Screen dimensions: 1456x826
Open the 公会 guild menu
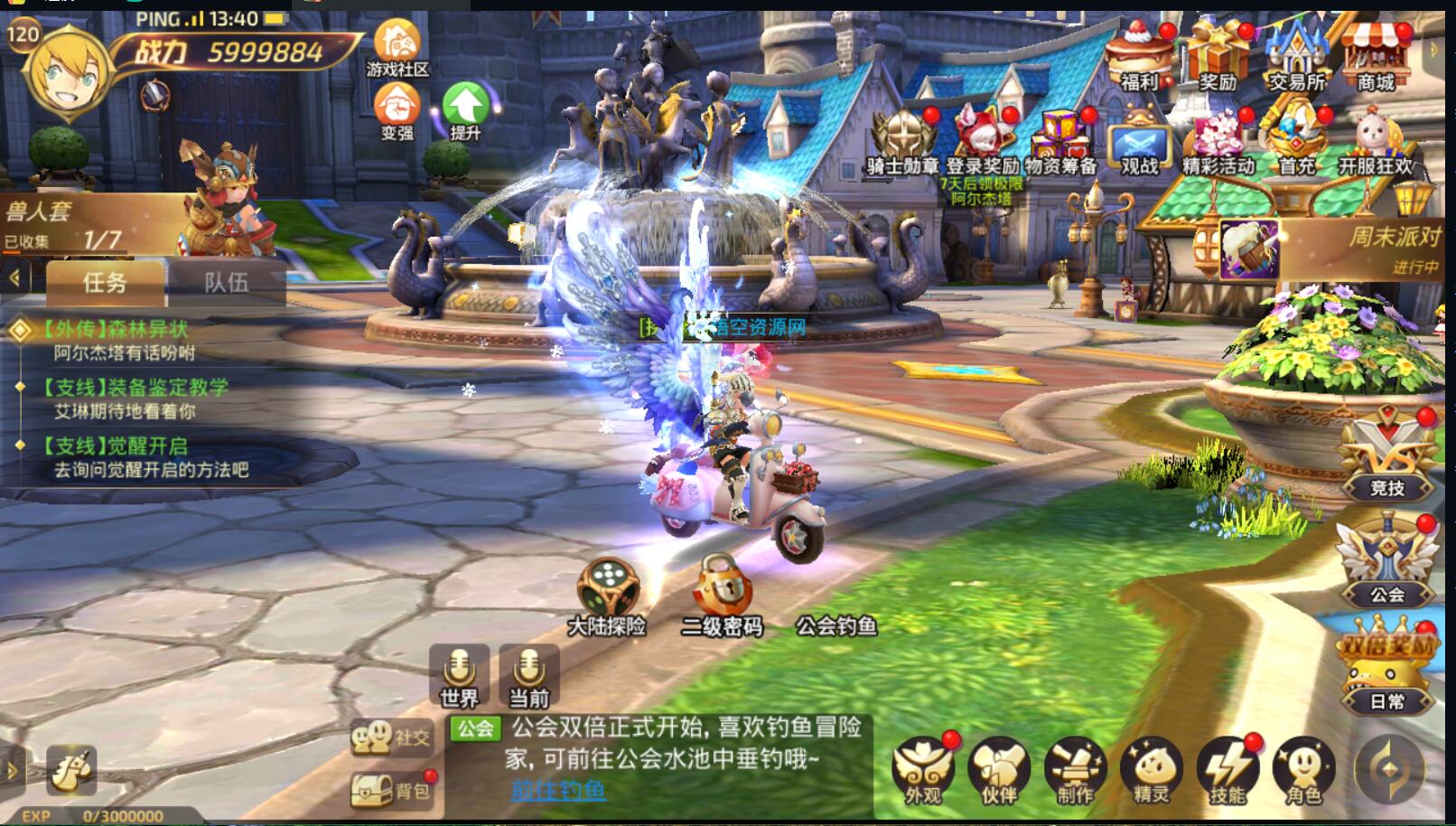[1387, 562]
